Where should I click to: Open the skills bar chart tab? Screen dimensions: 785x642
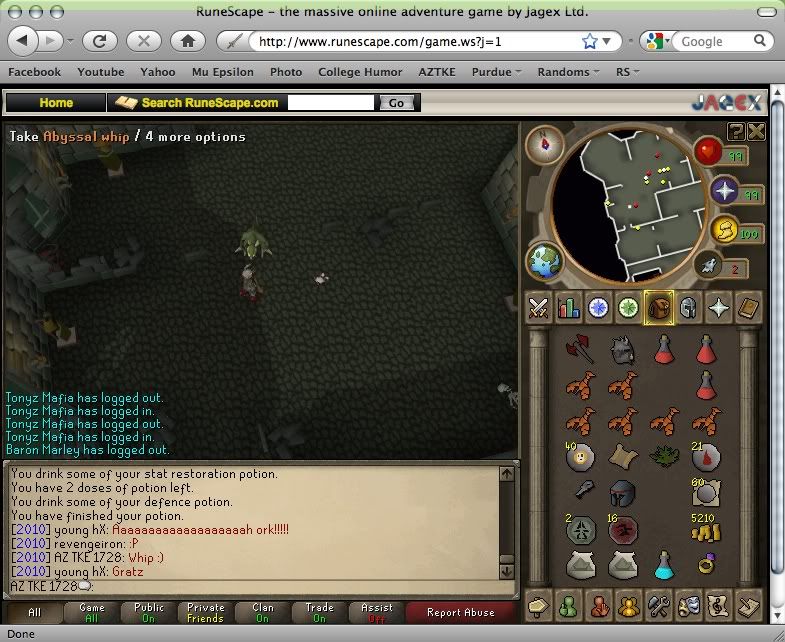[569, 308]
